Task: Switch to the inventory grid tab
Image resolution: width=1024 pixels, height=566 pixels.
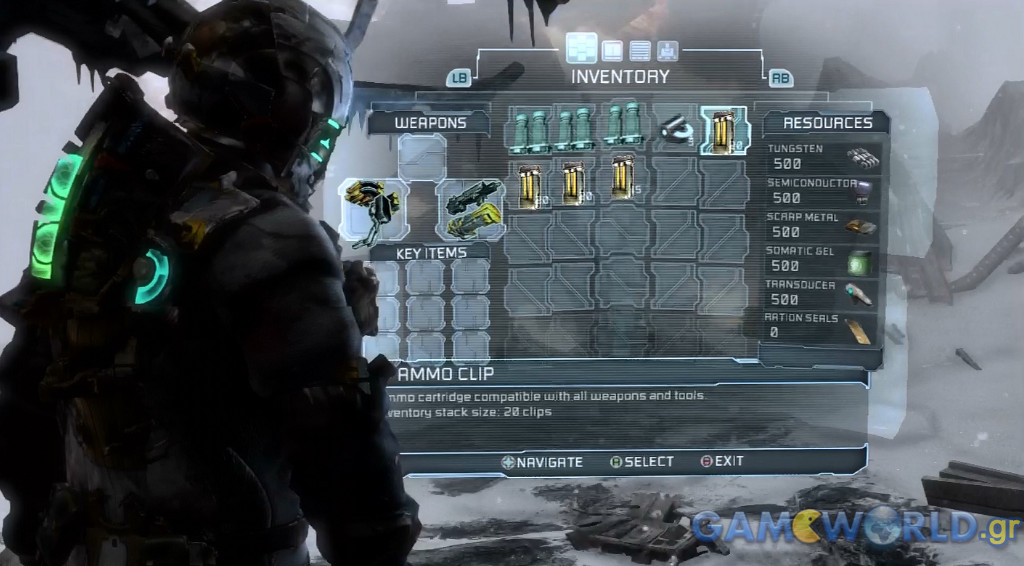Action: pos(581,48)
